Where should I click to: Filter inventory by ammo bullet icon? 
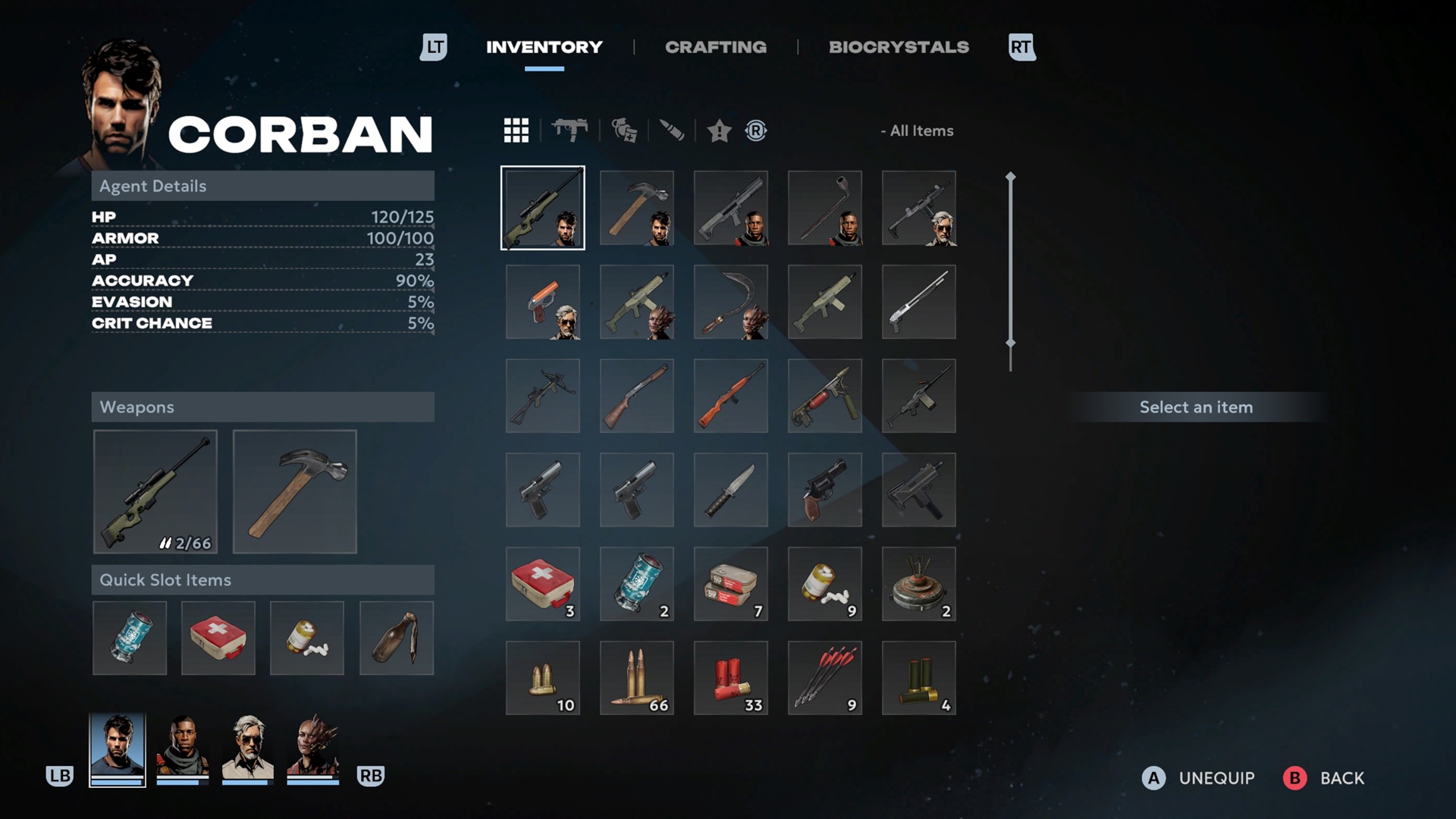tap(672, 130)
